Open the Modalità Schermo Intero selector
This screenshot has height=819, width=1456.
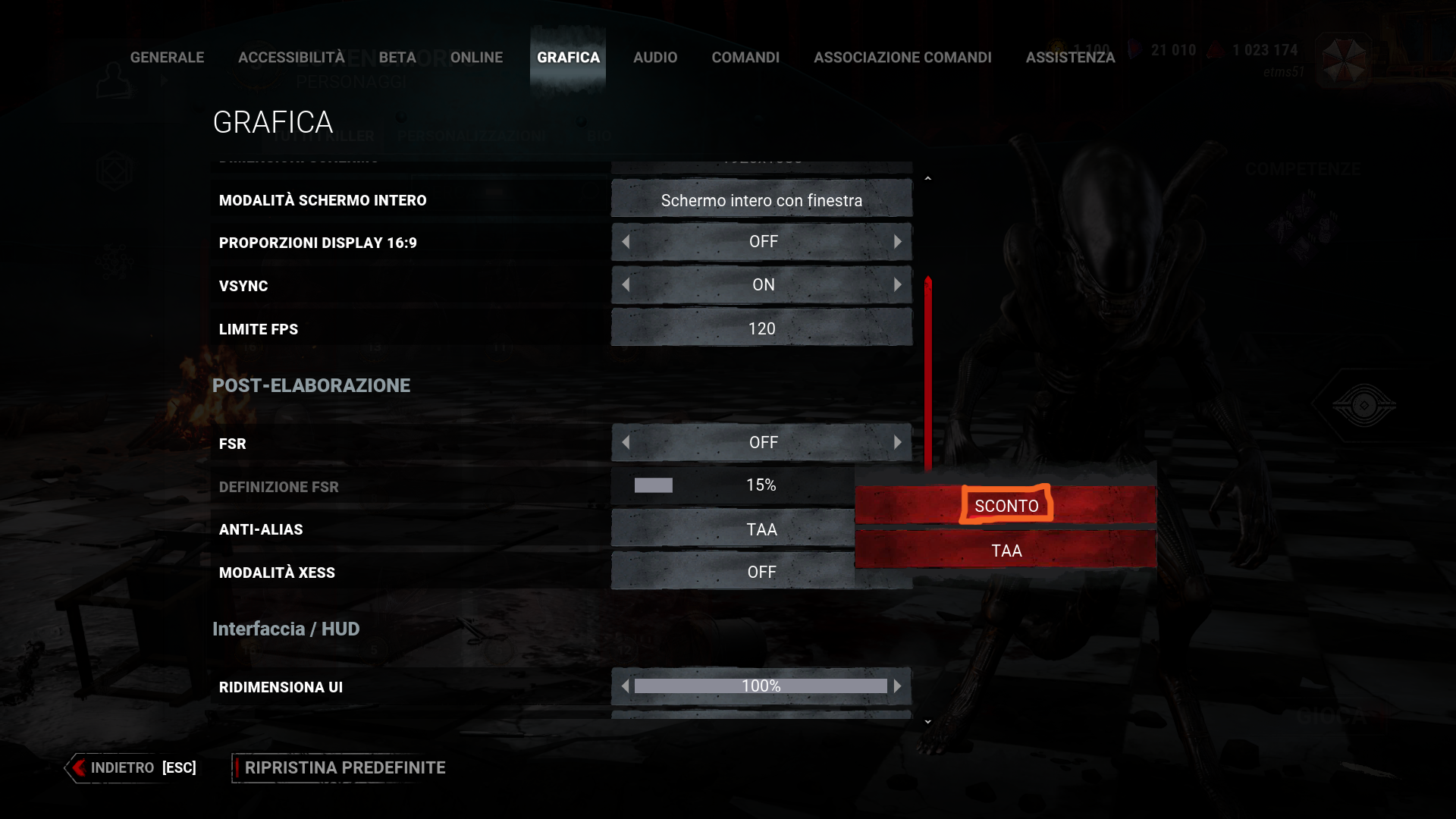761,199
